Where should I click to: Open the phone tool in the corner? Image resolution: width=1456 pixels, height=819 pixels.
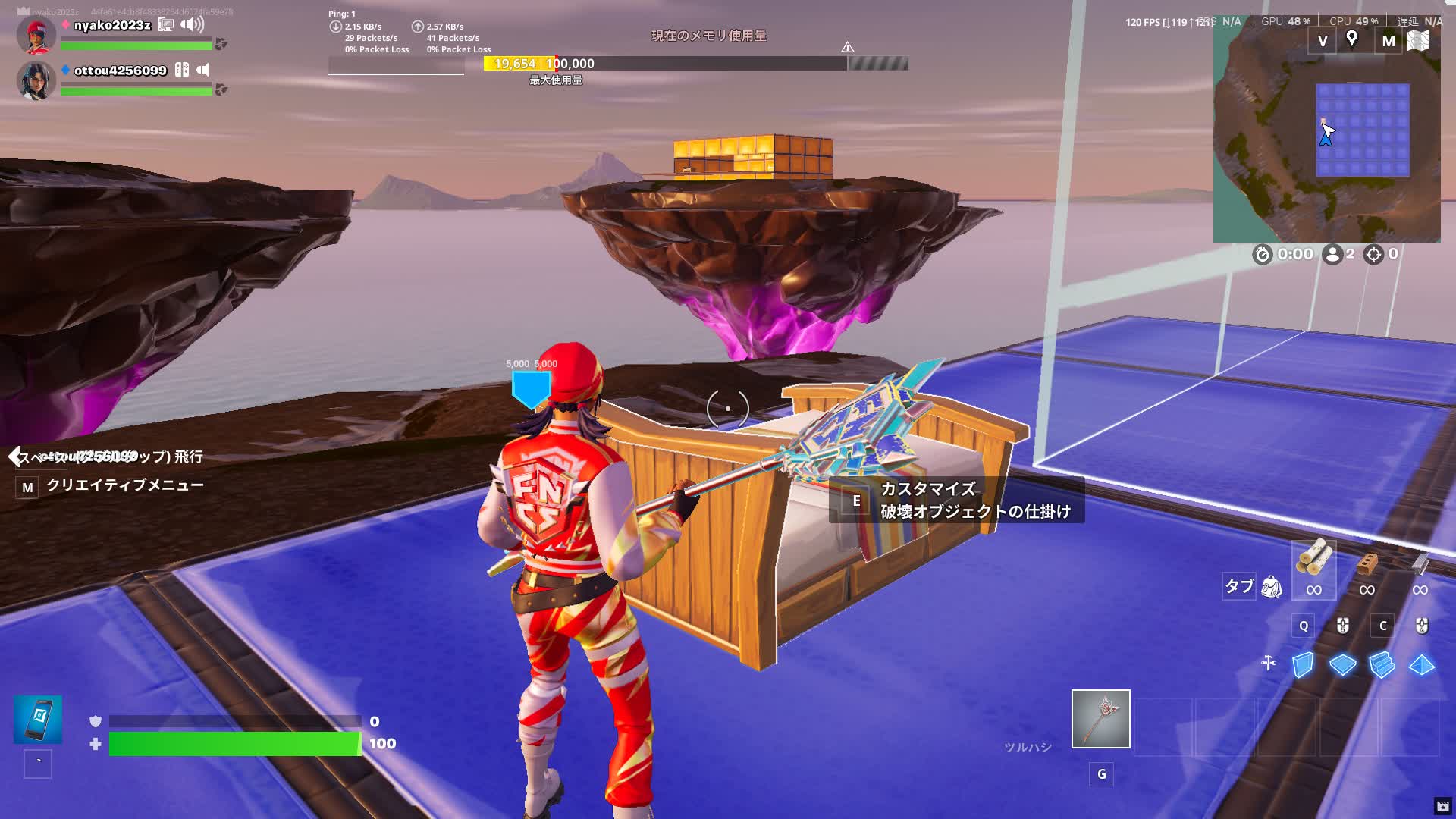(x=38, y=719)
